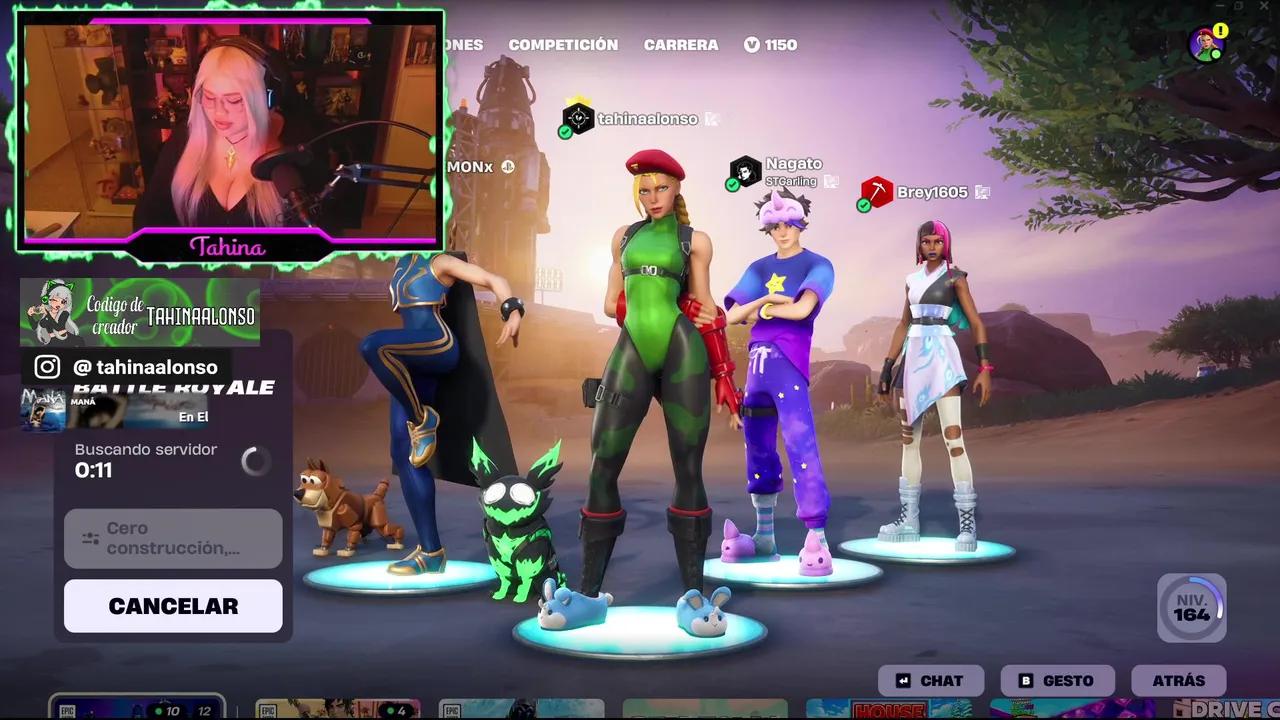The width and height of the screenshot is (1280, 720).
Task: Click the B gamepad icon on GESTO
Action: click(1025, 680)
